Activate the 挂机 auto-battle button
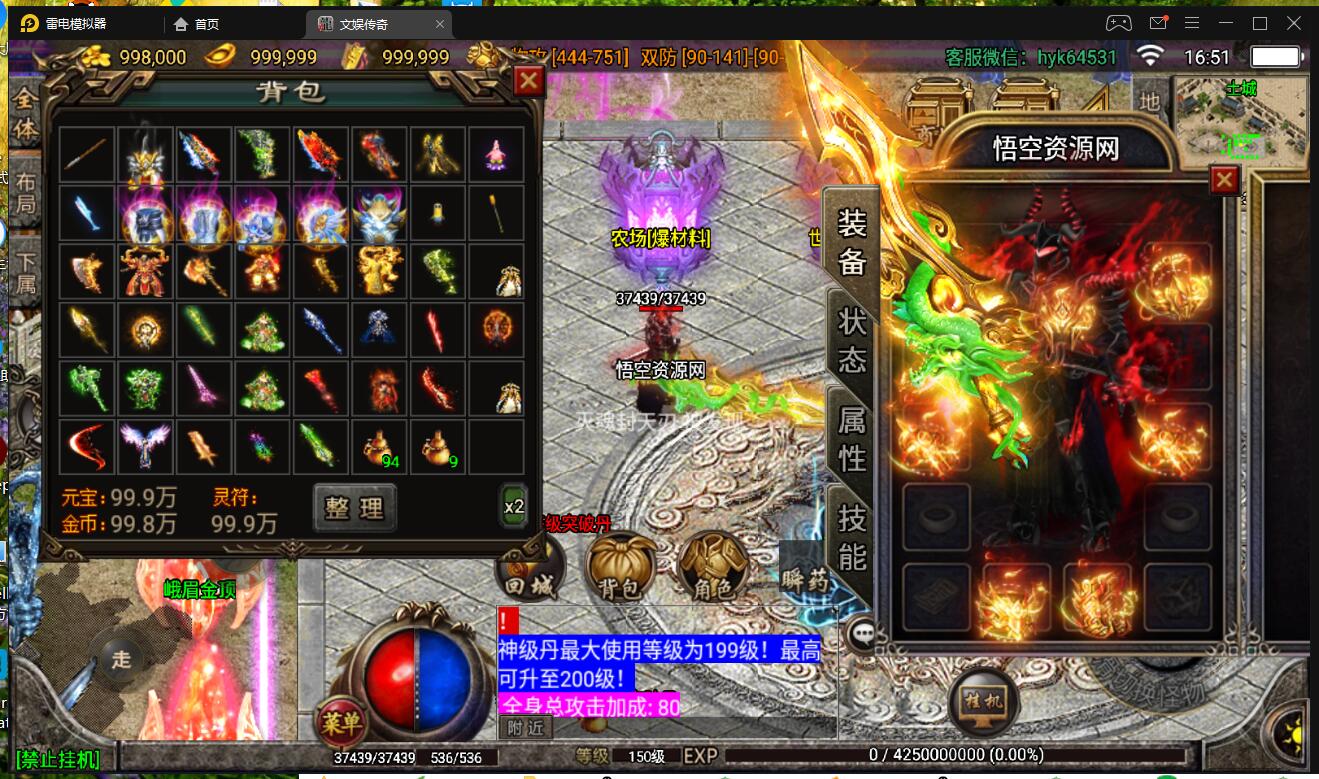Image resolution: width=1319 pixels, height=779 pixels. (983, 700)
